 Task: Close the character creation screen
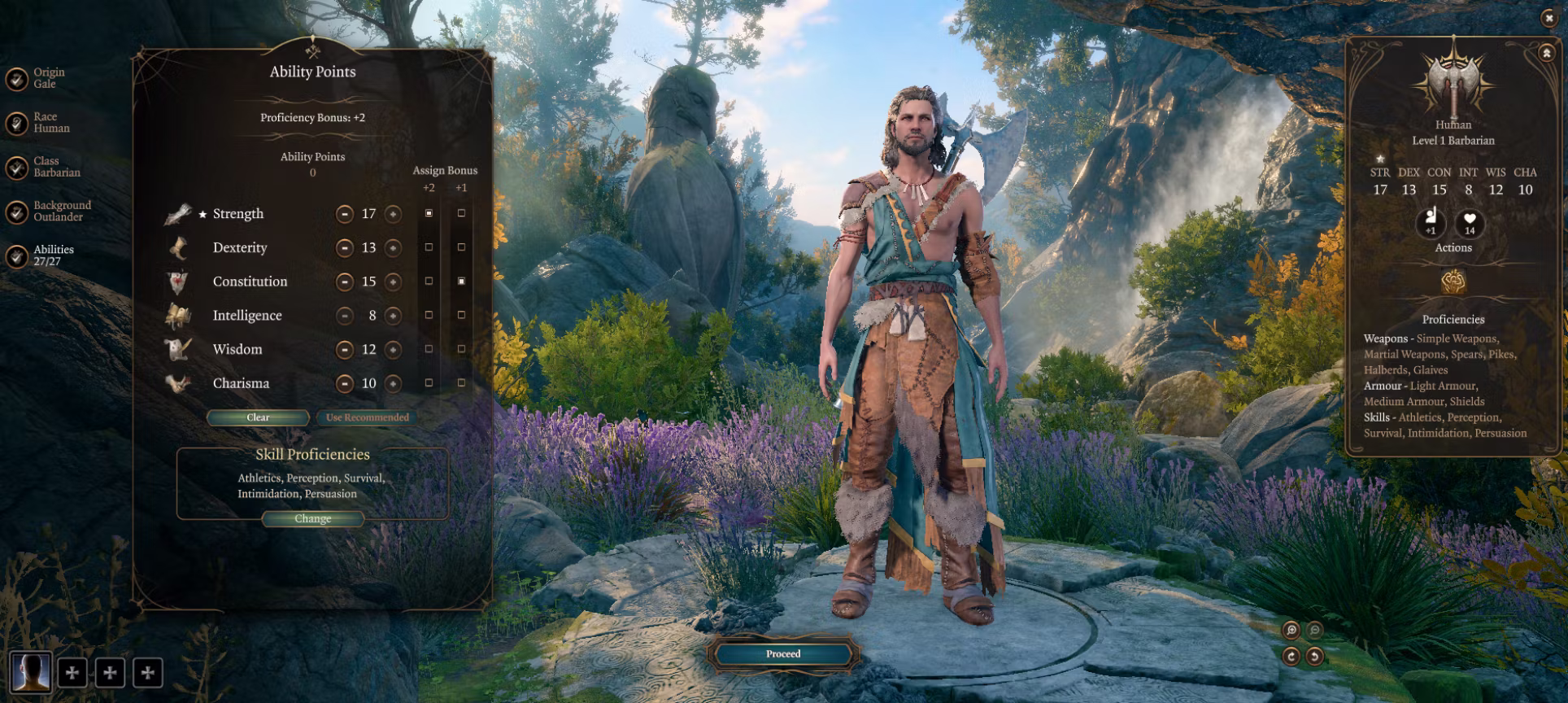tap(1548, 18)
